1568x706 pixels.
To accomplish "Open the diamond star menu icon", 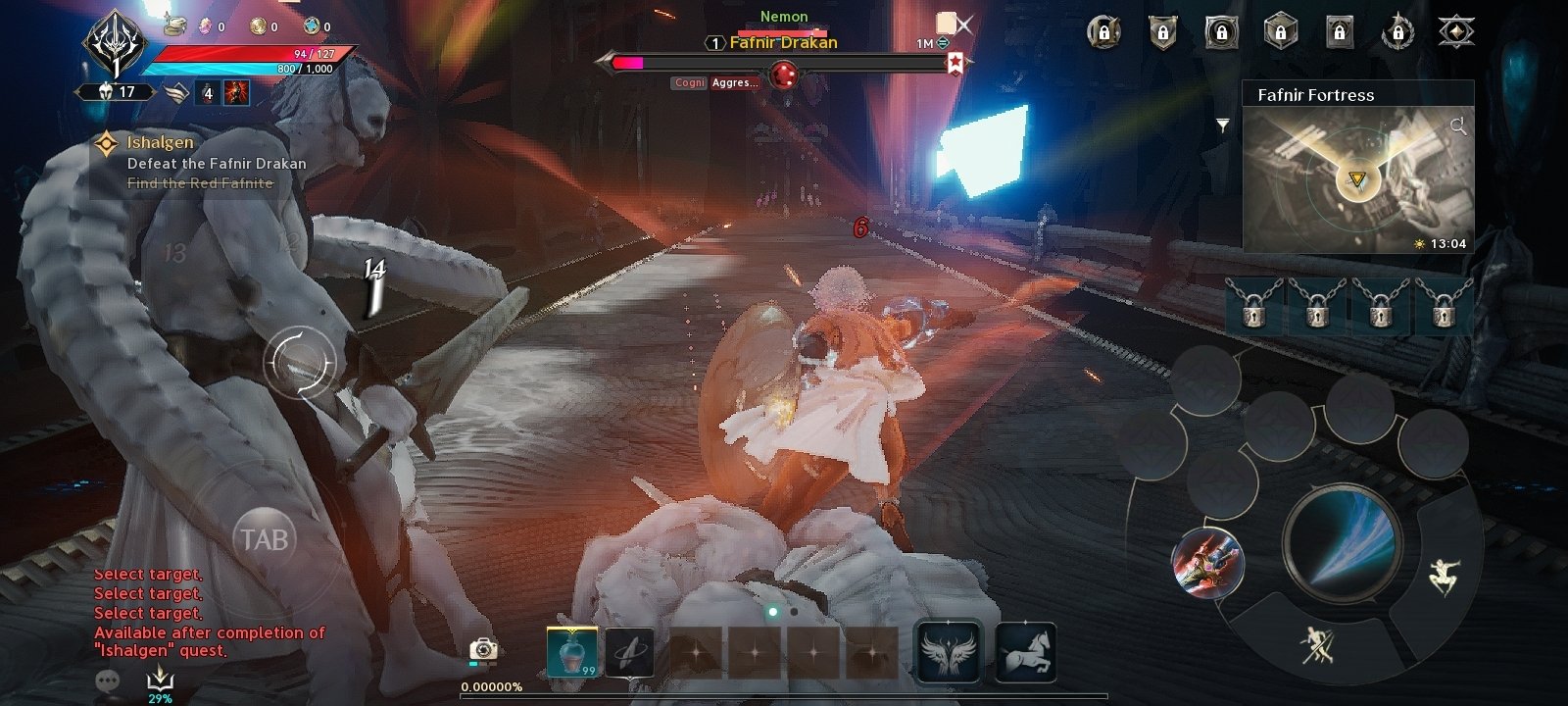I will 1456,32.
